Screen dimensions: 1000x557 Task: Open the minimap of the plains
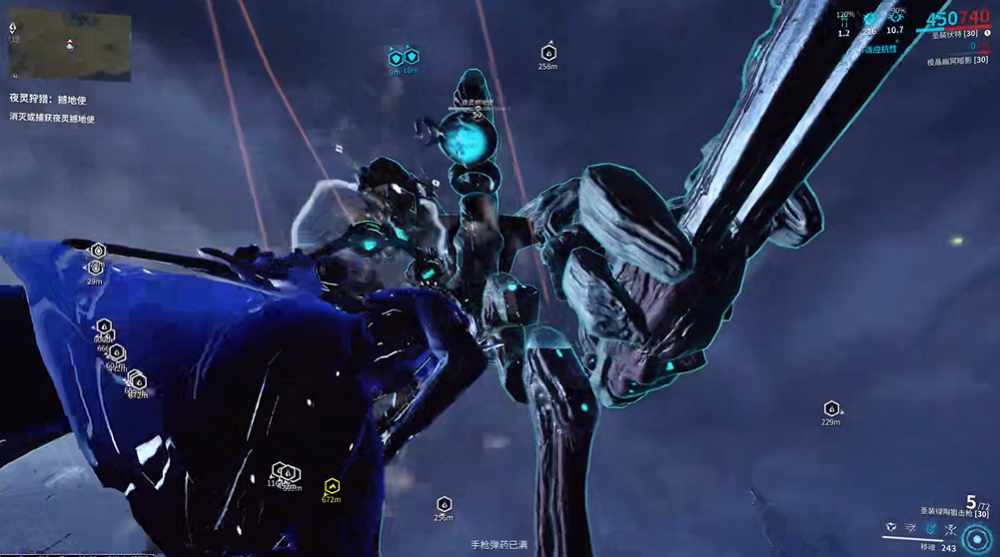coord(70,45)
